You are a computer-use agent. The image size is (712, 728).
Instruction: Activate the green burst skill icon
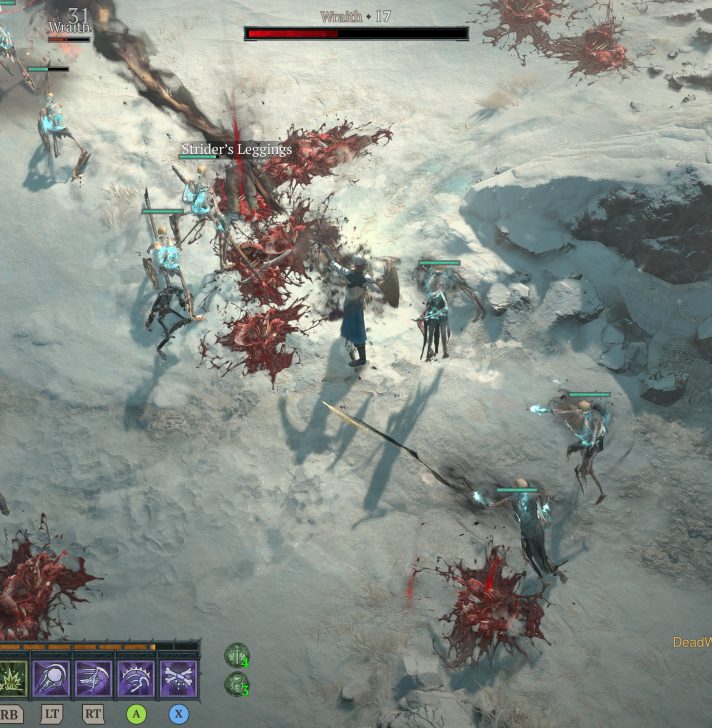[x=12, y=679]
